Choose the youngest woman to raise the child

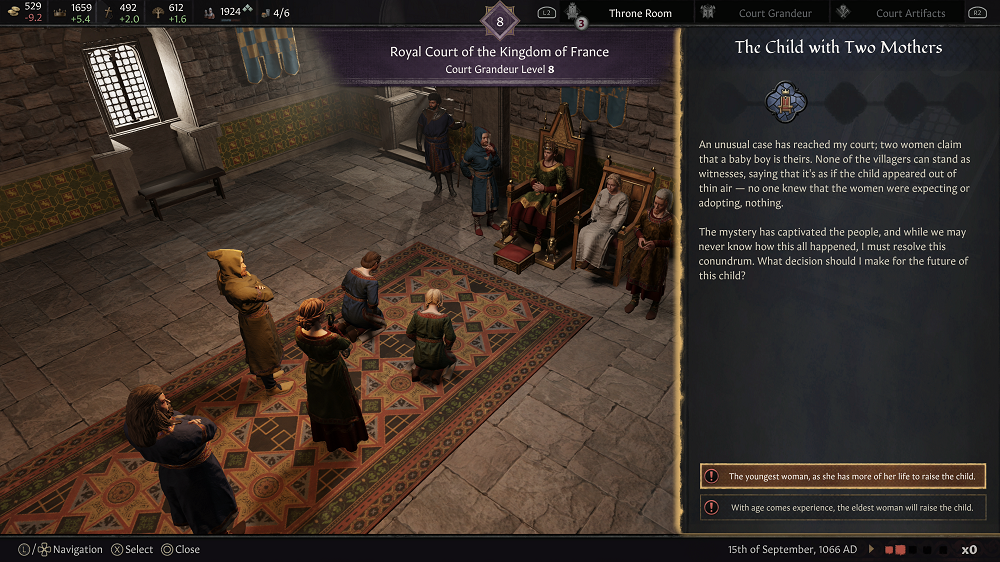(843, 476)
